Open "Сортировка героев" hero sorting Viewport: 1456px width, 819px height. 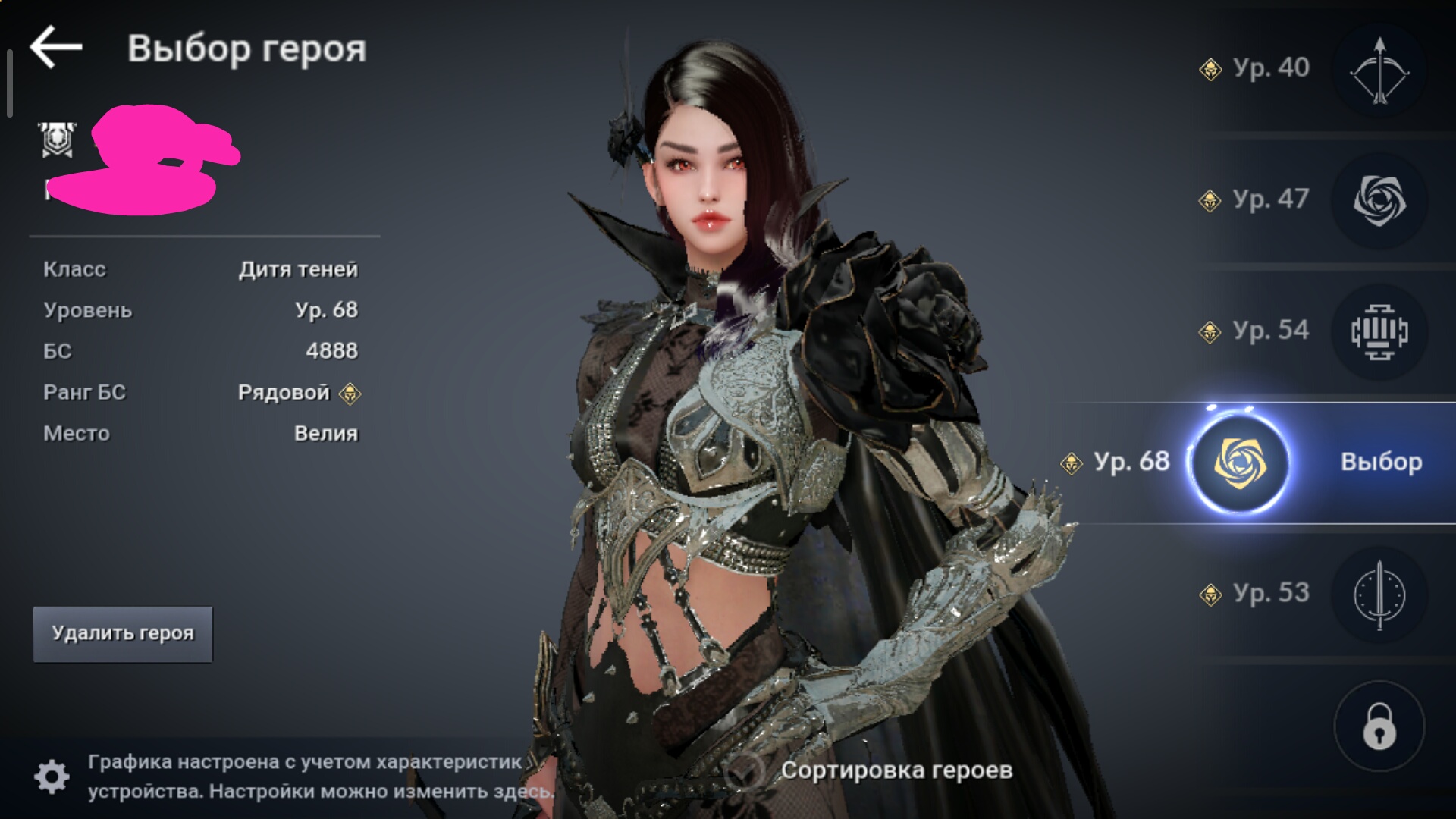tap(896, 770)
